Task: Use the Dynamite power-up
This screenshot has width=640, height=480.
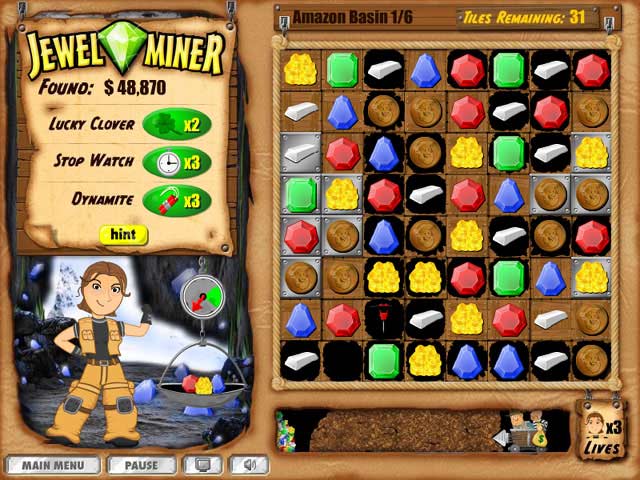Action: pos(177,200)
